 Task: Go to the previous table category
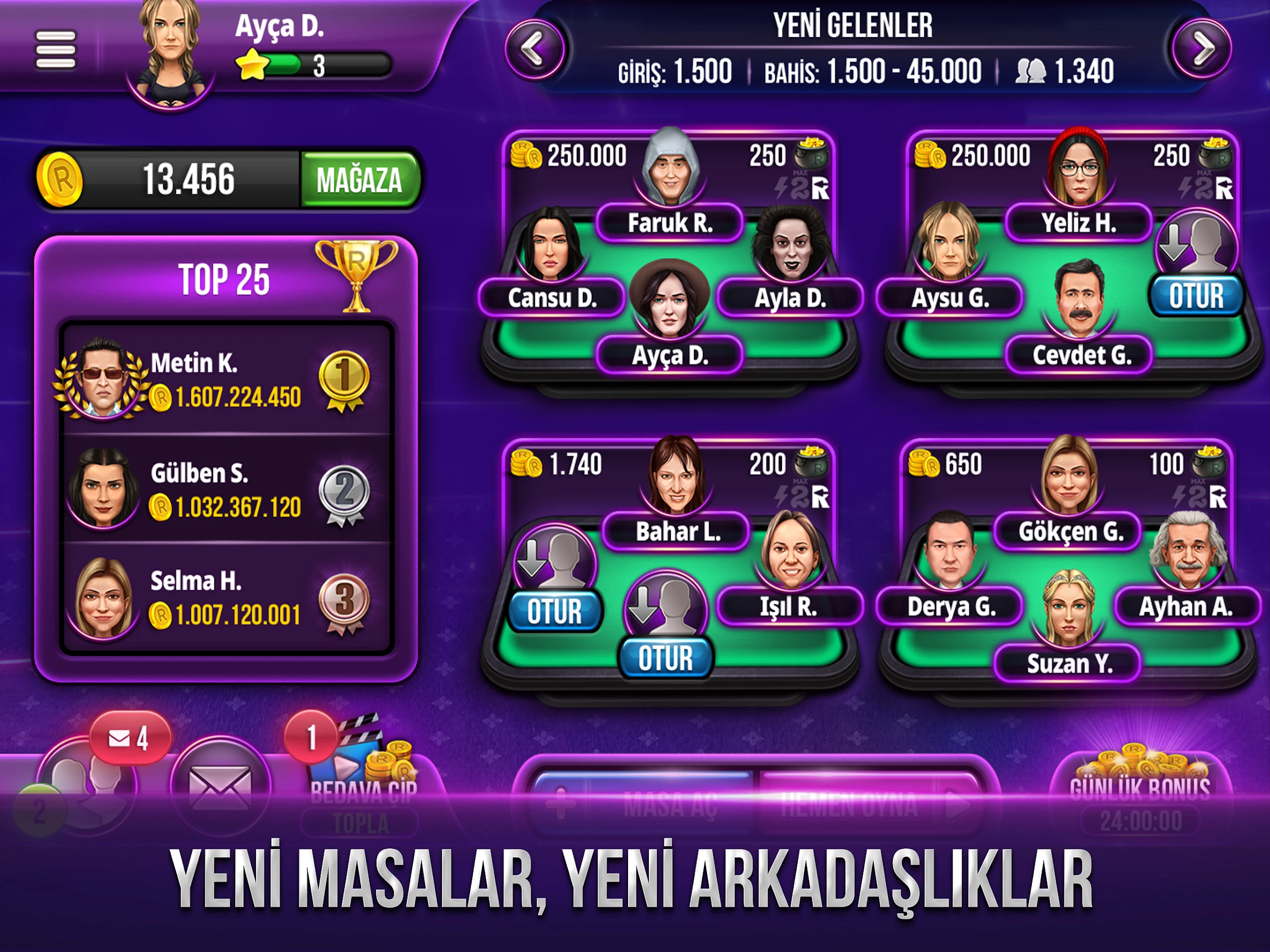pyautogui.click(x=534, y=49)
